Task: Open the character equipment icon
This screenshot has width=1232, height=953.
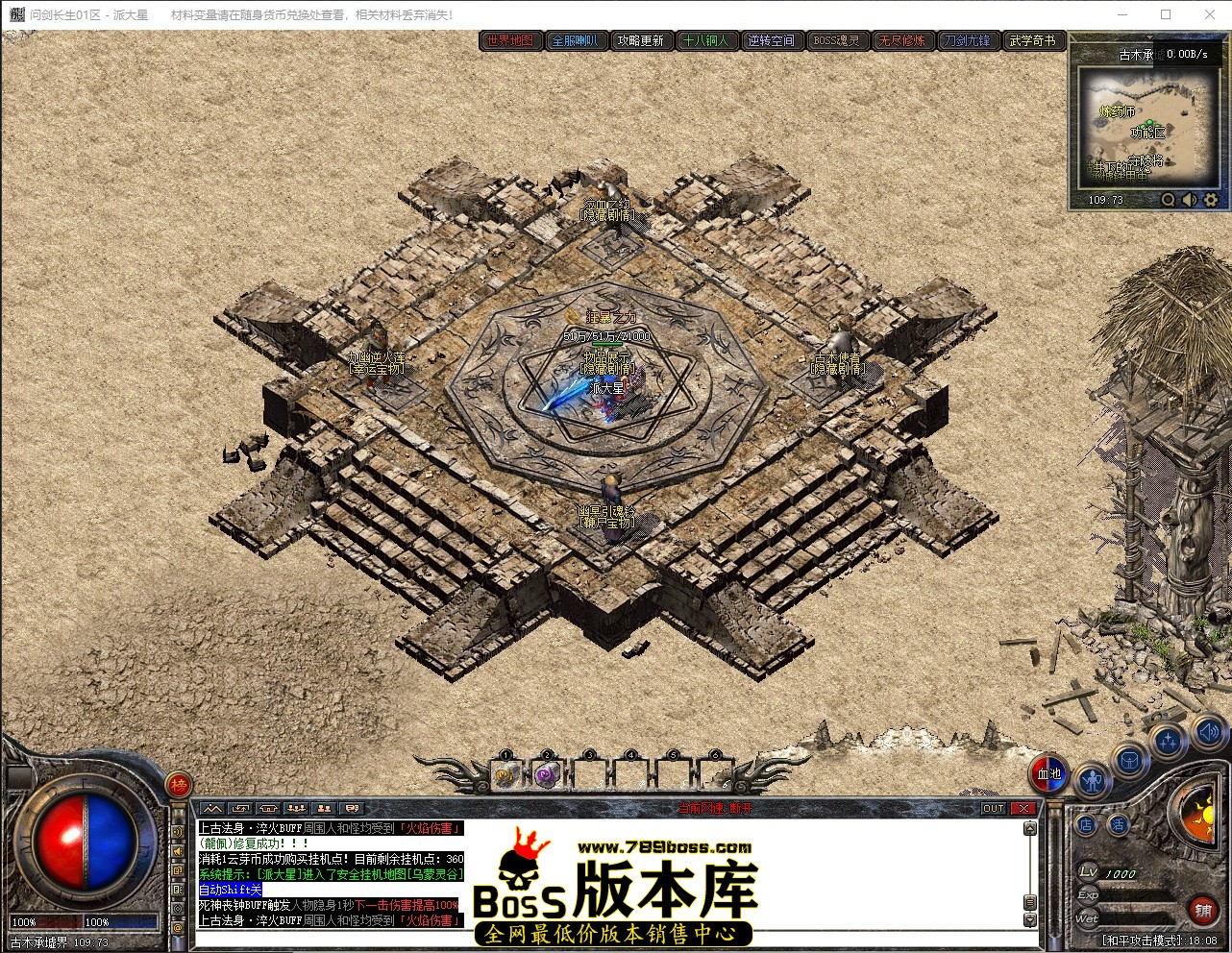Action: 1092,779
